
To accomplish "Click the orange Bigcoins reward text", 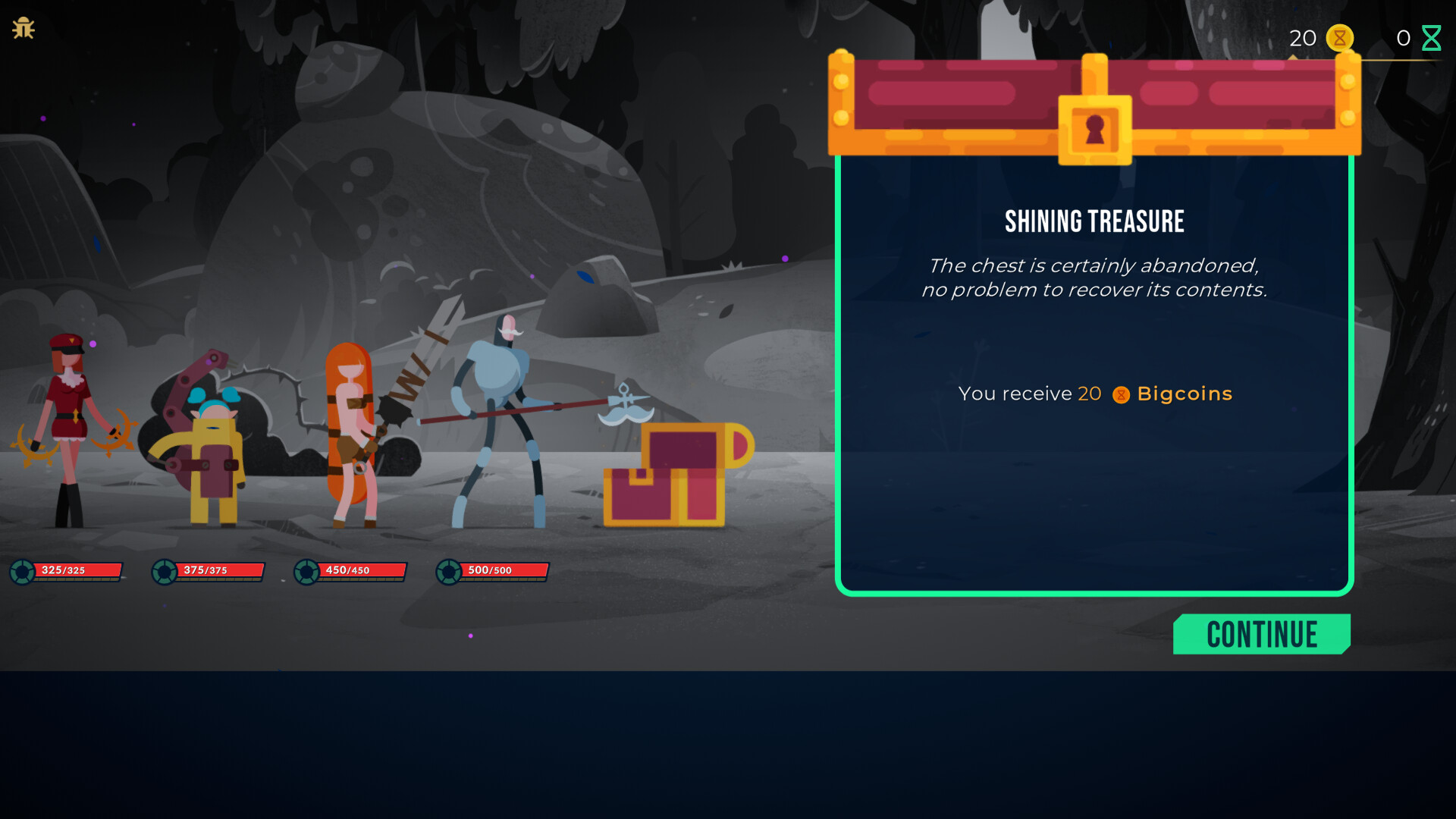I will [x=1184, y=394].
